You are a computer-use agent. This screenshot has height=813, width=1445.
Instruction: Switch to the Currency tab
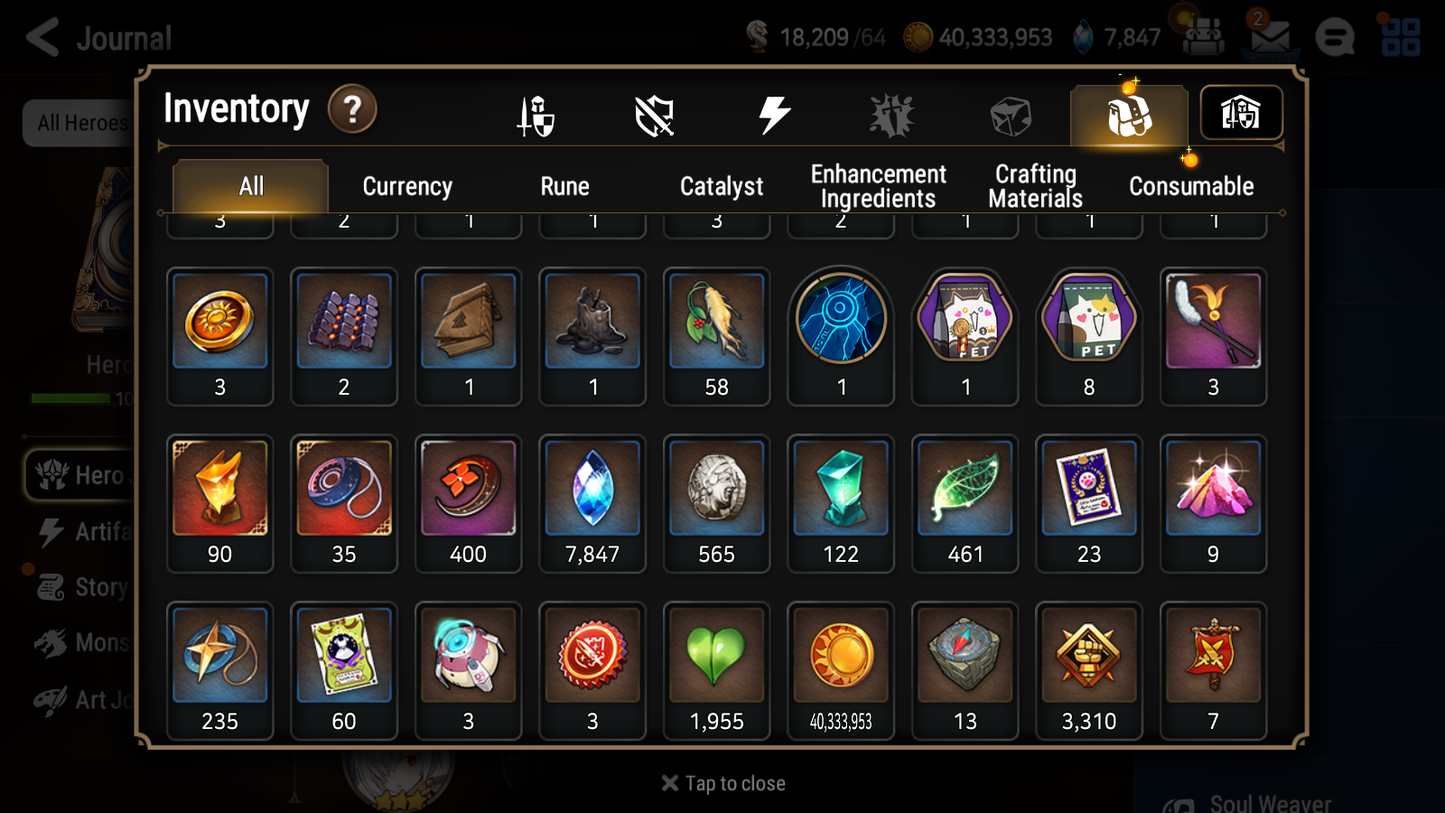(406, 185)
